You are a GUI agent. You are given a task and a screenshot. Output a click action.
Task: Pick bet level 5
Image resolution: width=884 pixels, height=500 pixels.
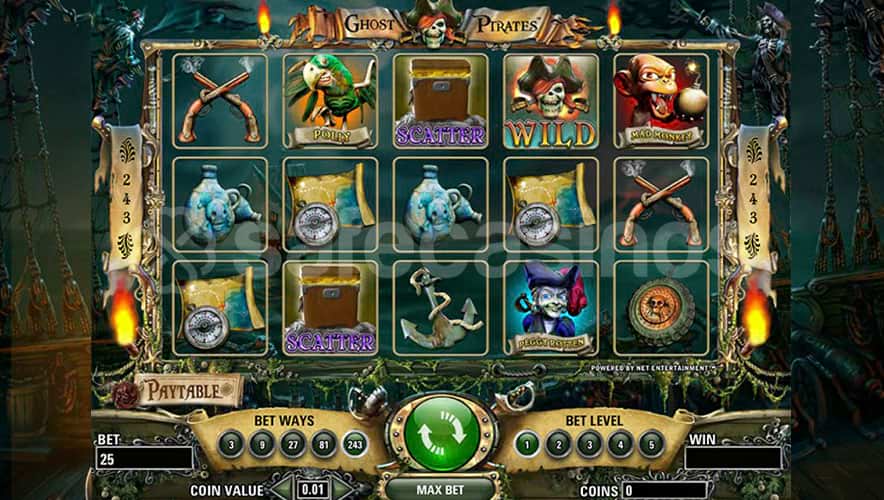tap(651, 444)
